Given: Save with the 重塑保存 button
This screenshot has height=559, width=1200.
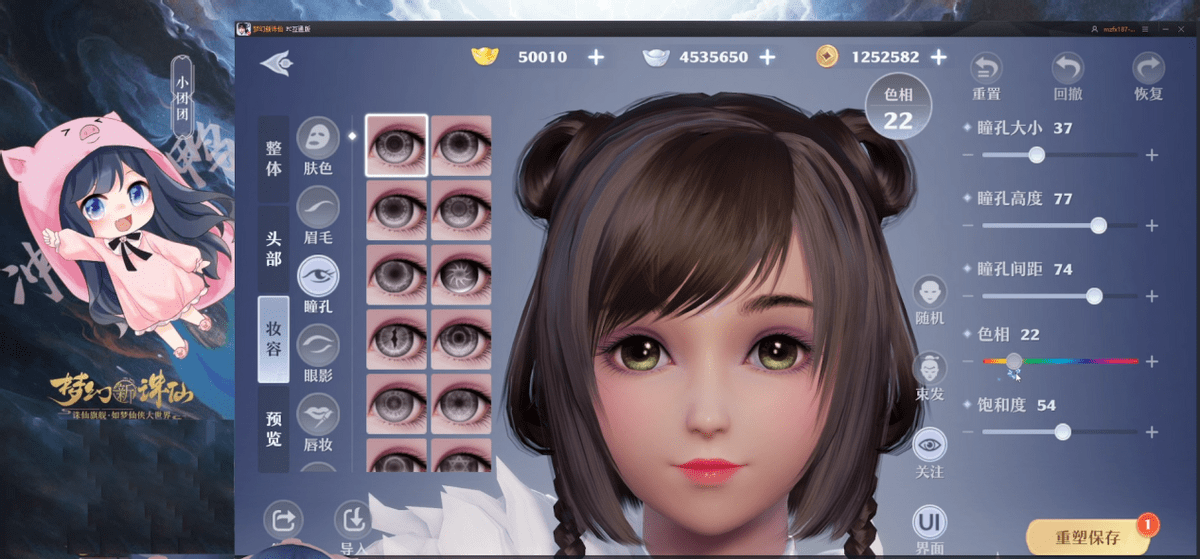Looking at the screenshot, I should pyautogui.click(x=1087, y=537).
